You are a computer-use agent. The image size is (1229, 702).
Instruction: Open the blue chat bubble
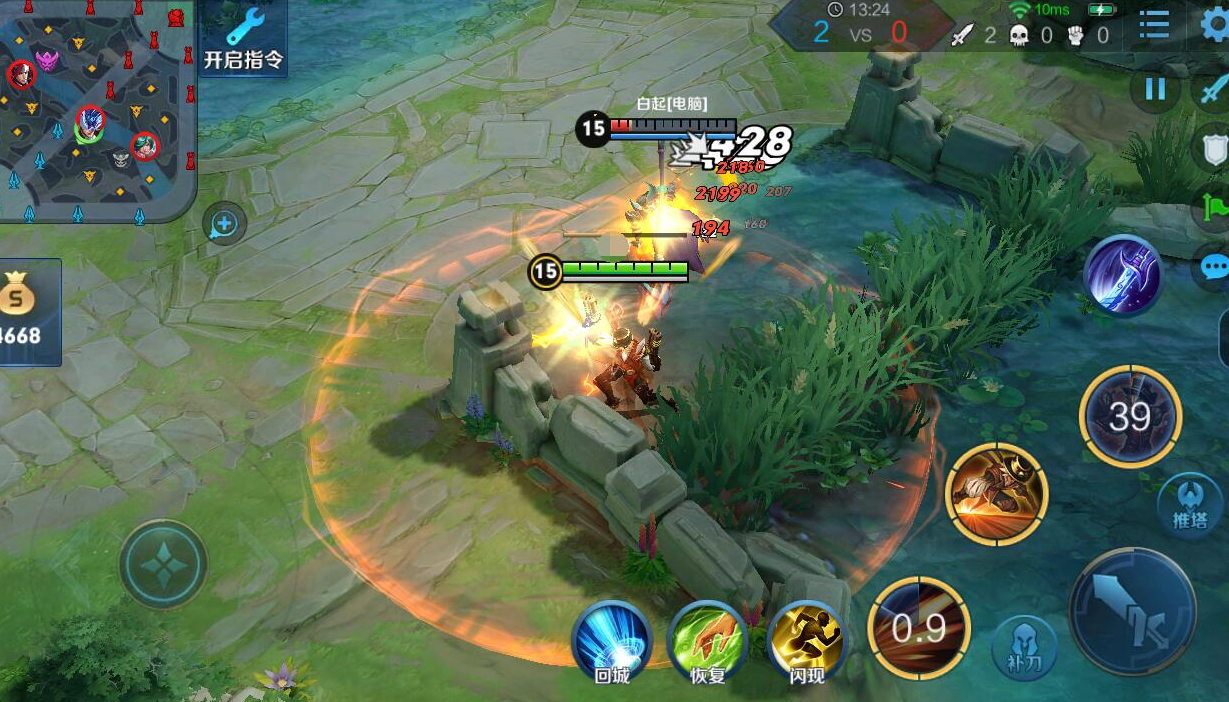click(1215, 268)
